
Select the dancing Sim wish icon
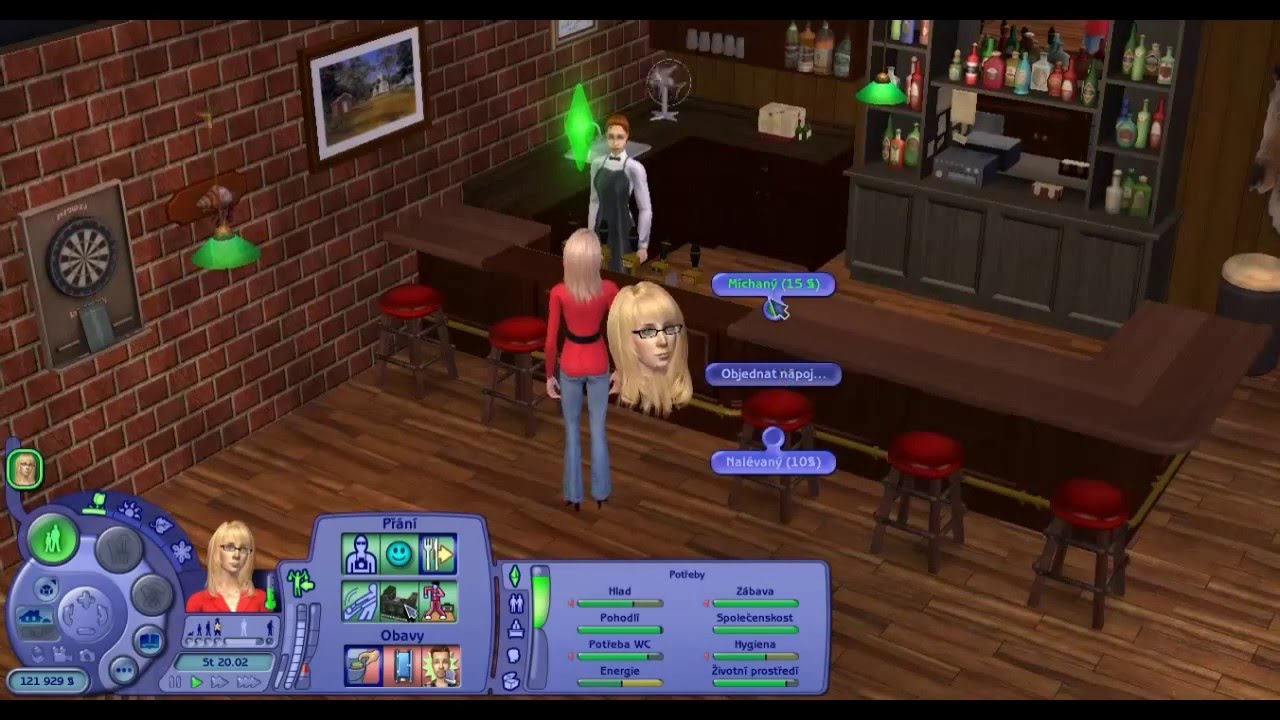(438, 601)
